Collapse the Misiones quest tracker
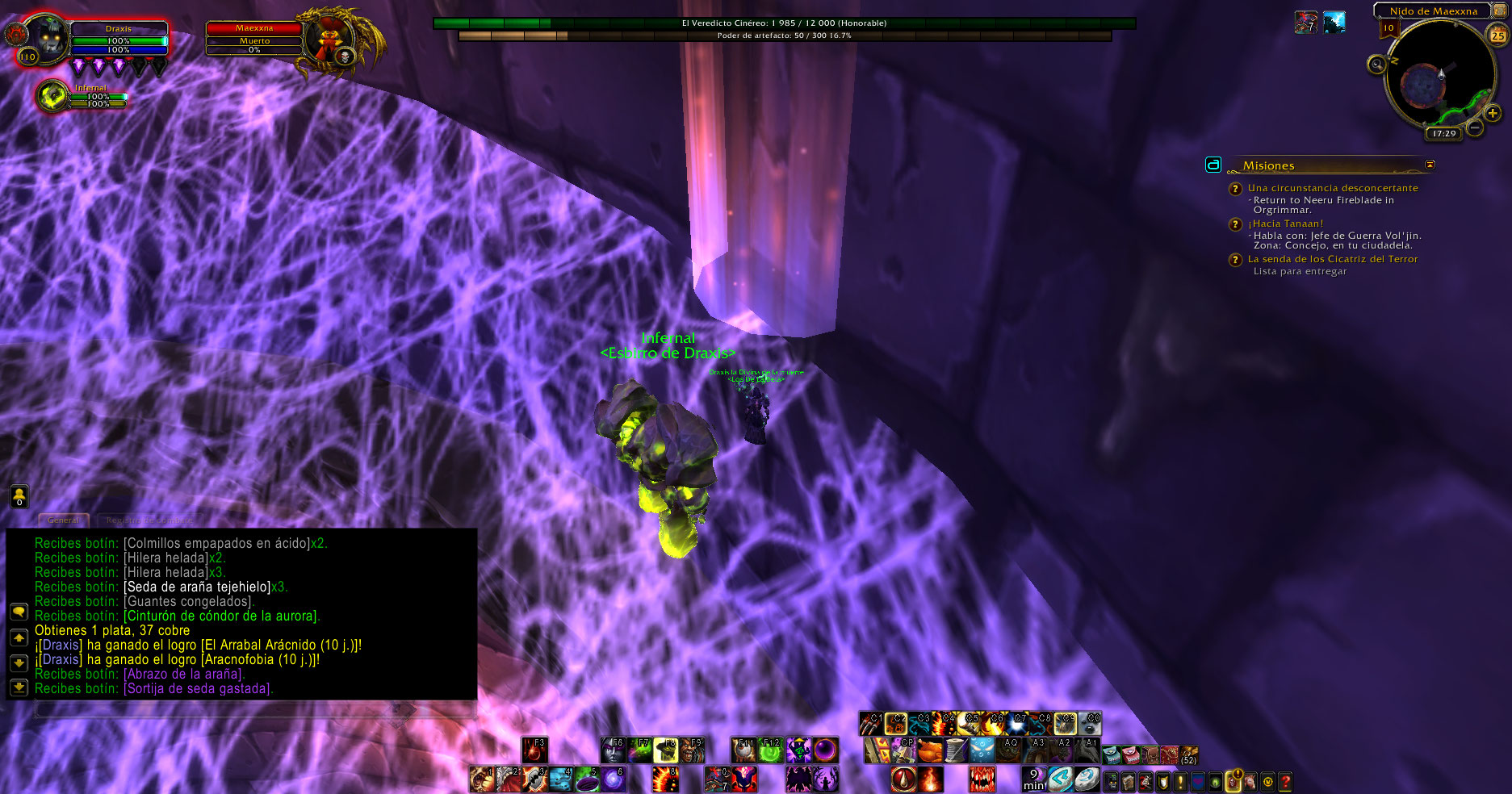The height and width of the screenshot is (794, 1512). (x=1430, y=165)
